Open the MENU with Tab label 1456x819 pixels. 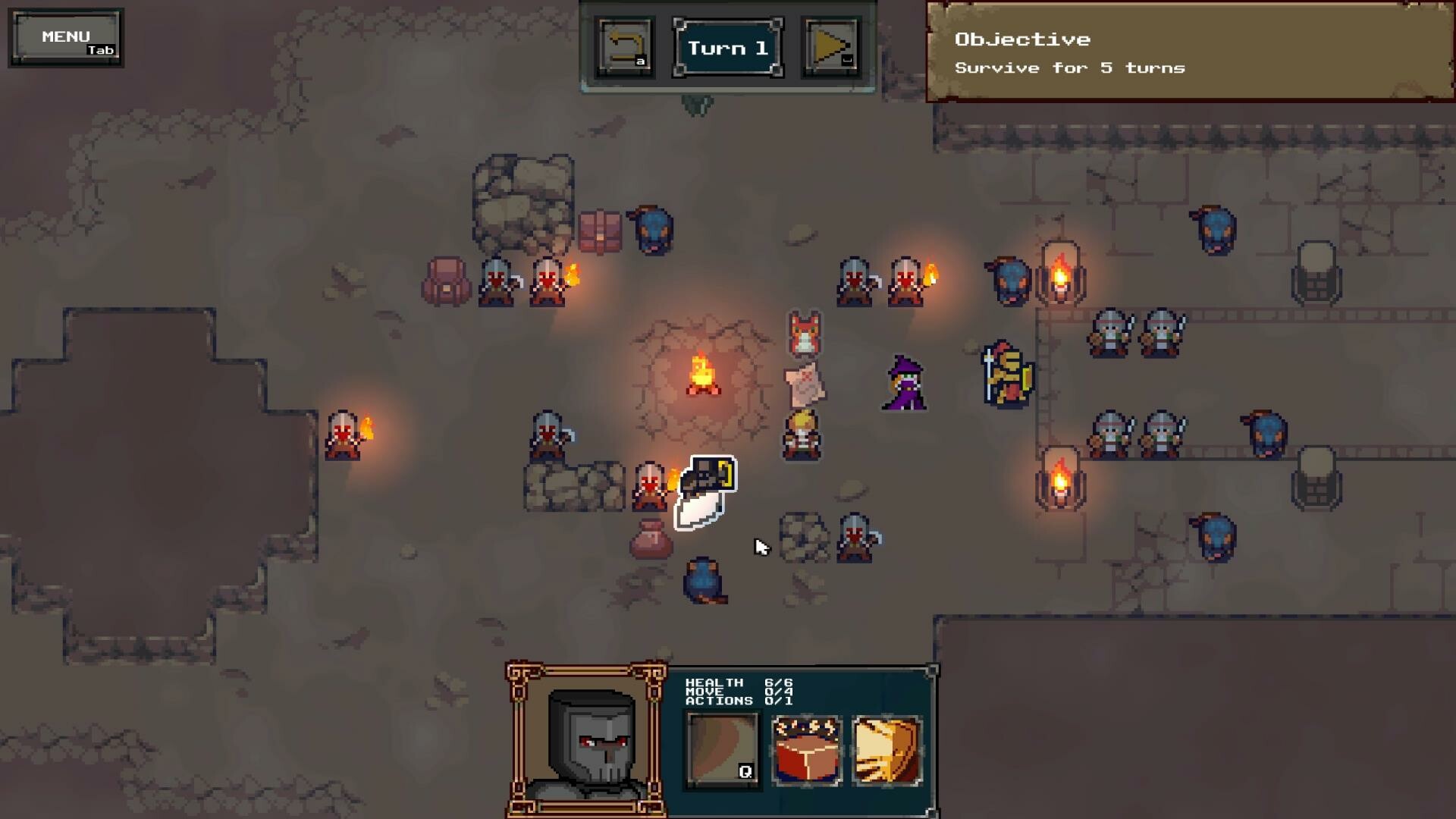pos(65,36)
